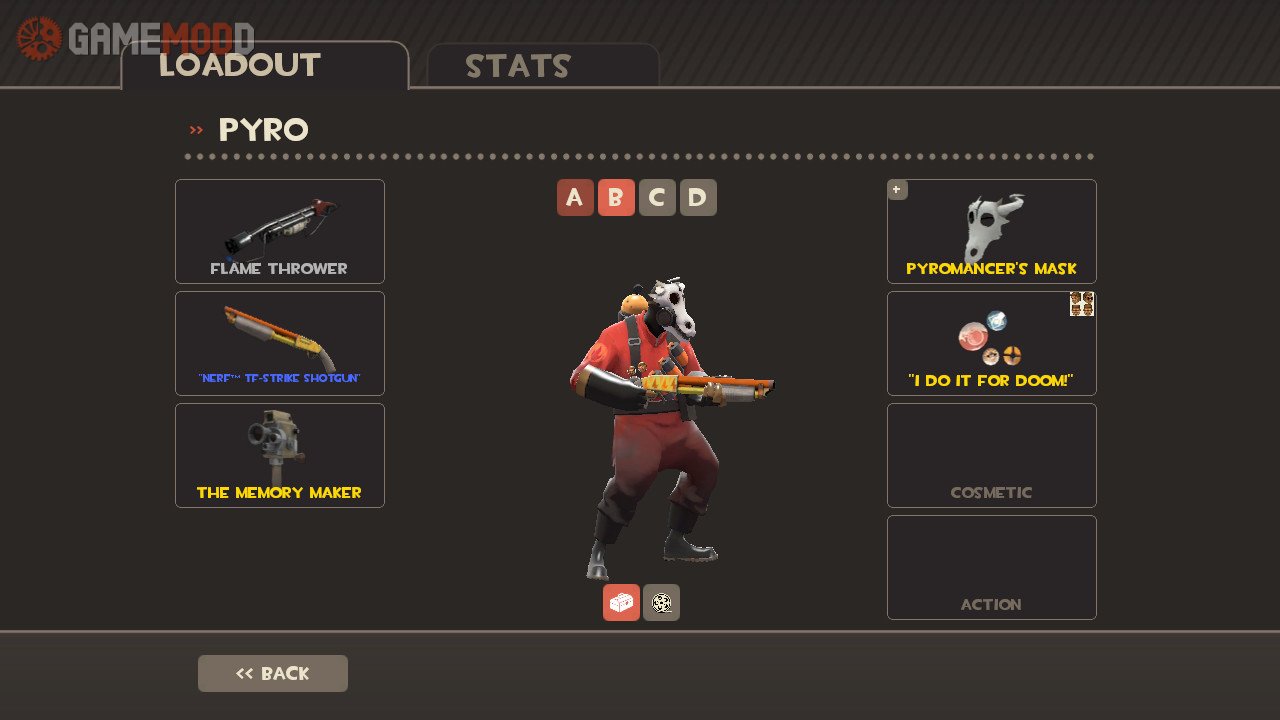Screen dimensions: 1280x720
Task: Switch to the Stats tab
Action: click(x=543, y=66)
